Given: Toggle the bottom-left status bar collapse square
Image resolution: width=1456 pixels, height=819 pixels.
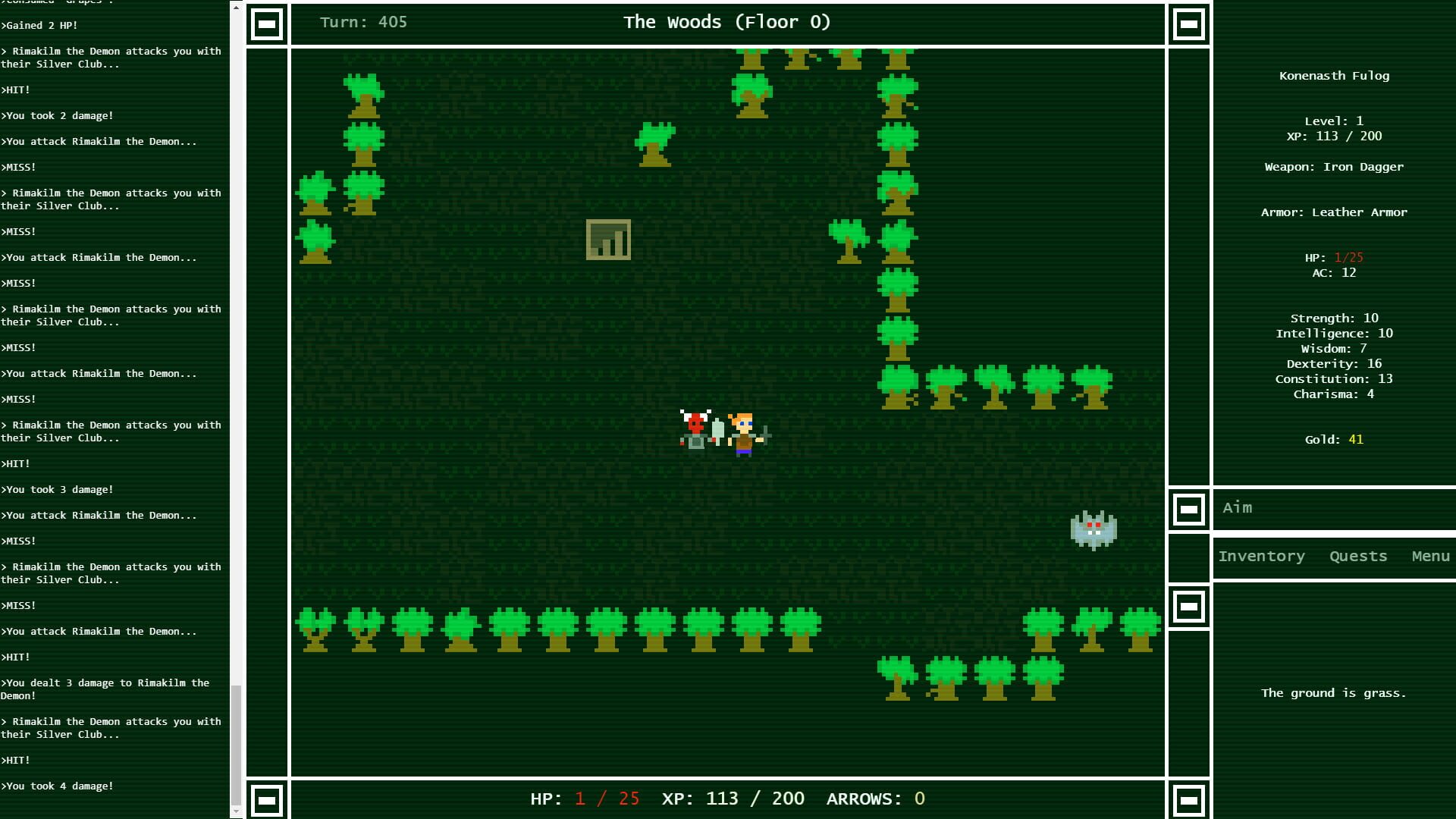Looking at the screenshot, I should pos(267,799).
